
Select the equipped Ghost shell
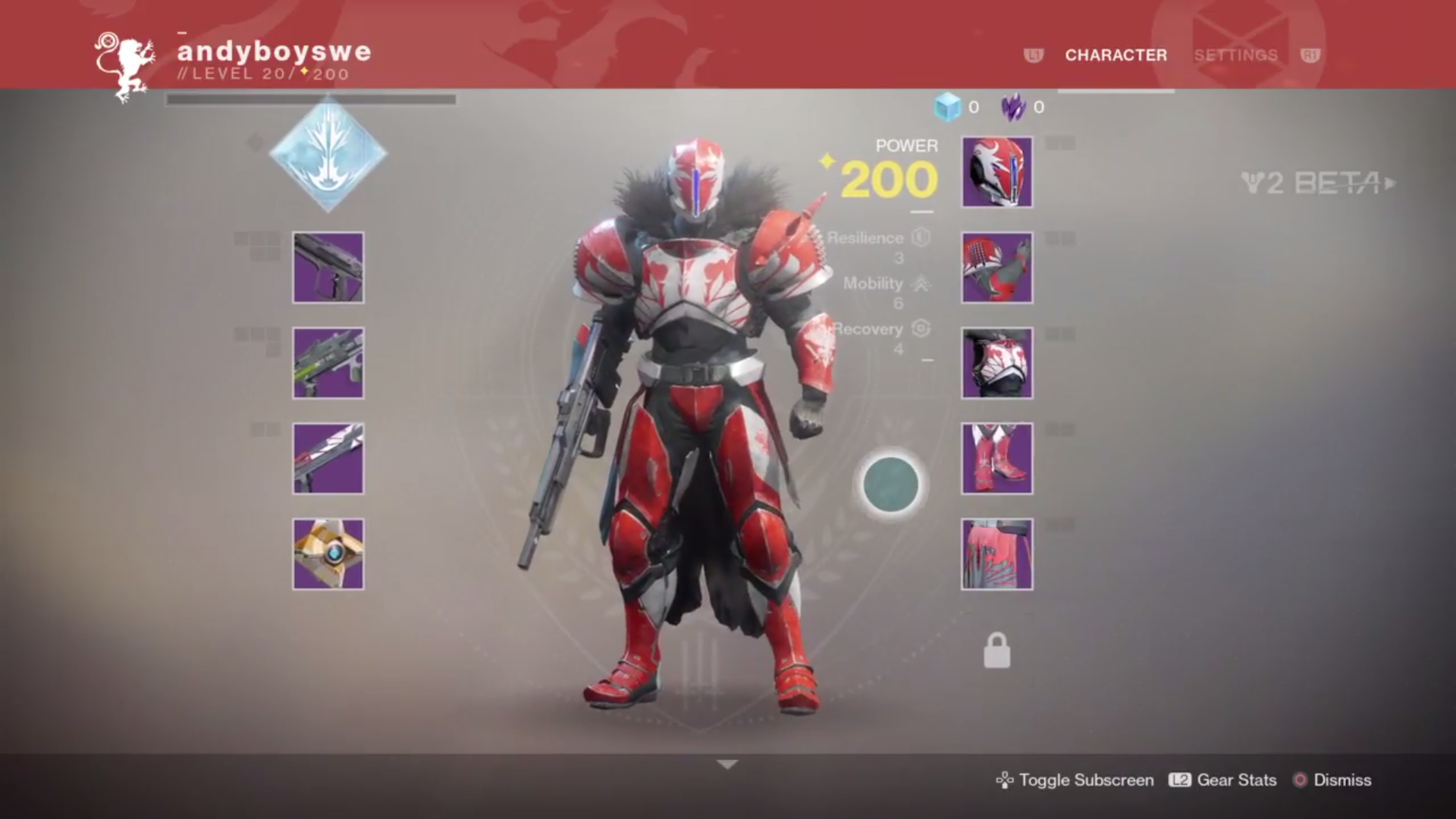[x=328, y=554]
